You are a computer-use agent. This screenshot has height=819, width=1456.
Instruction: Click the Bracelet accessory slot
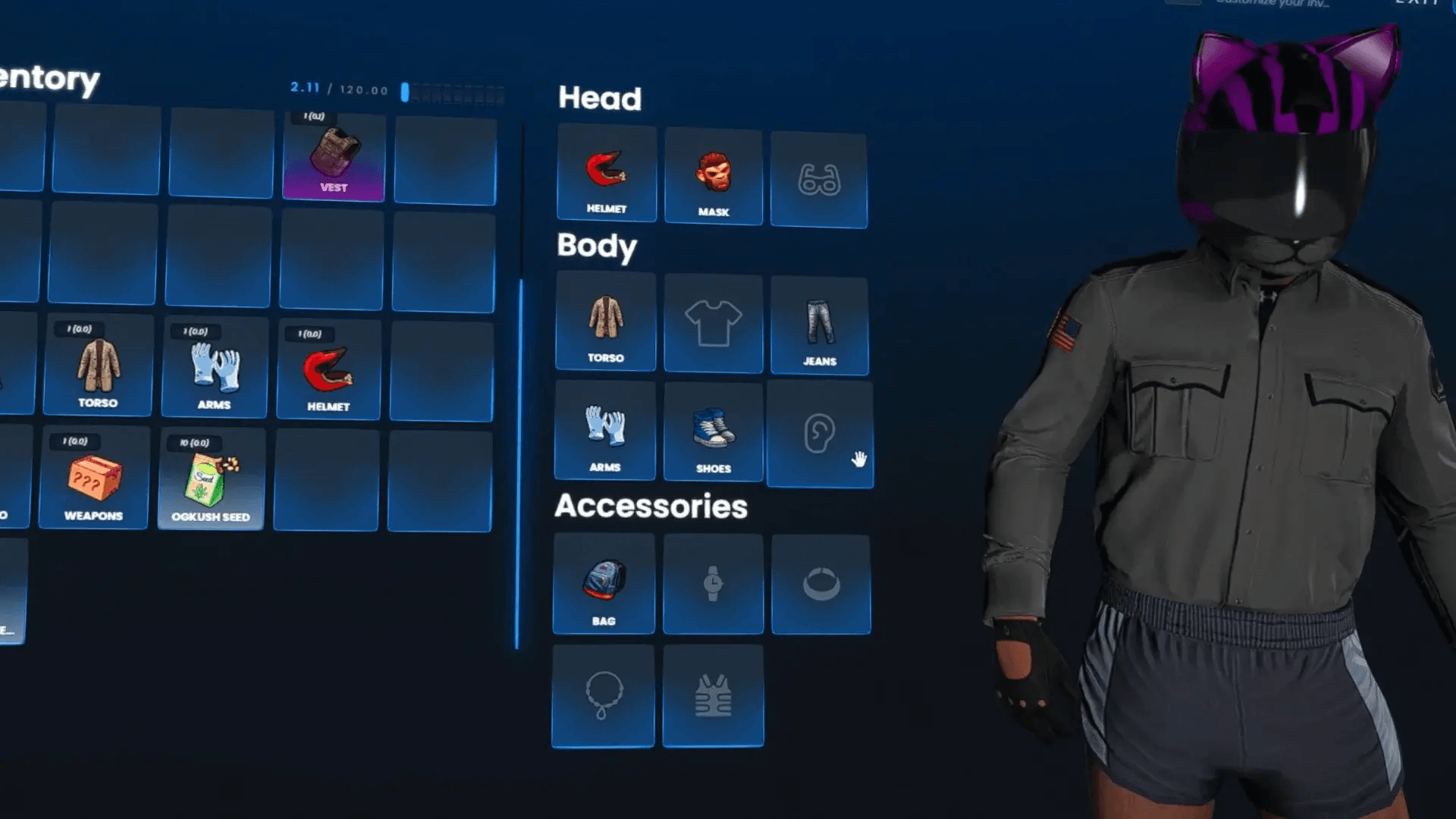tap(820, 580)
